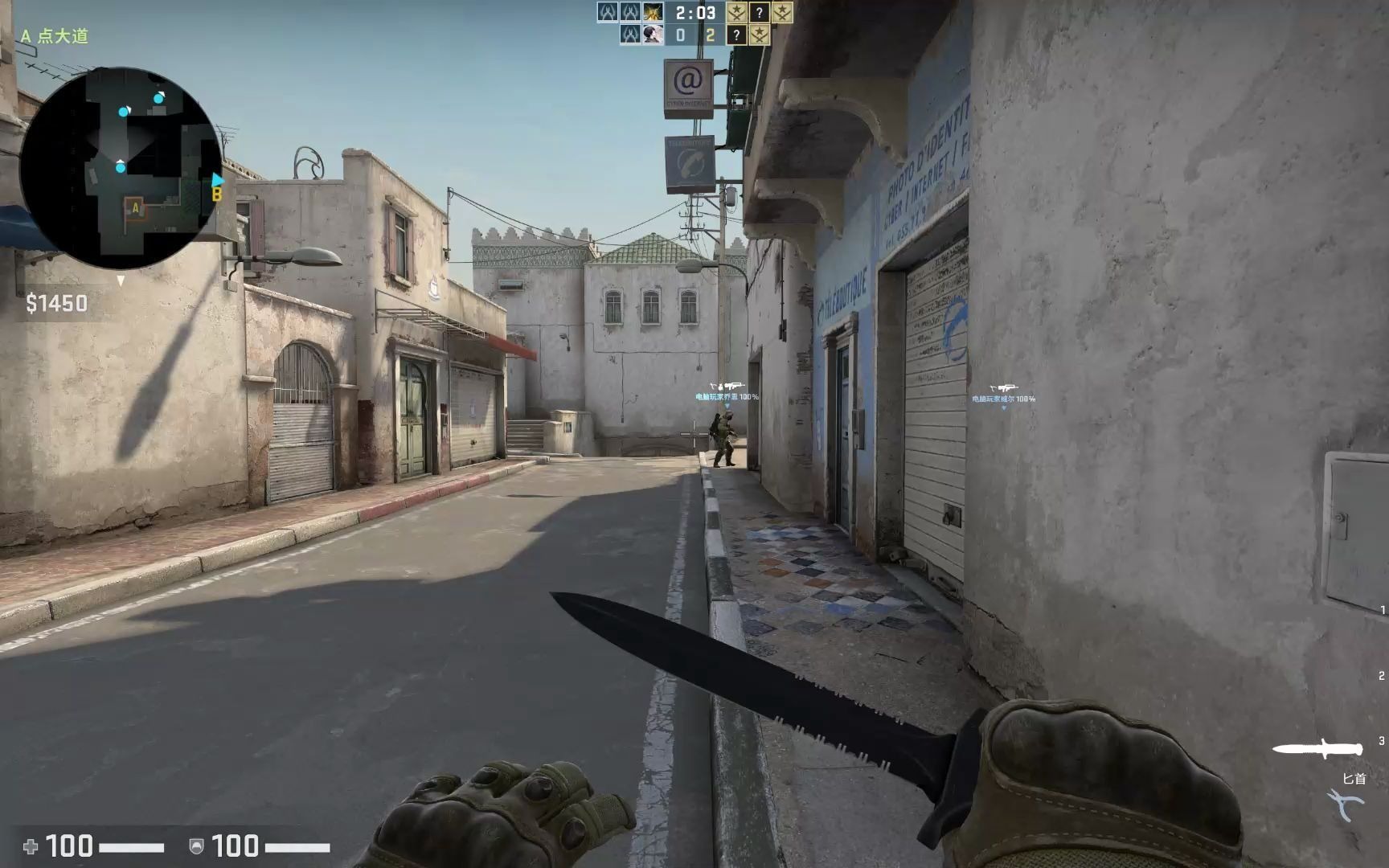Click the unknown rank badge with question mark

click(x=760, y=13)
